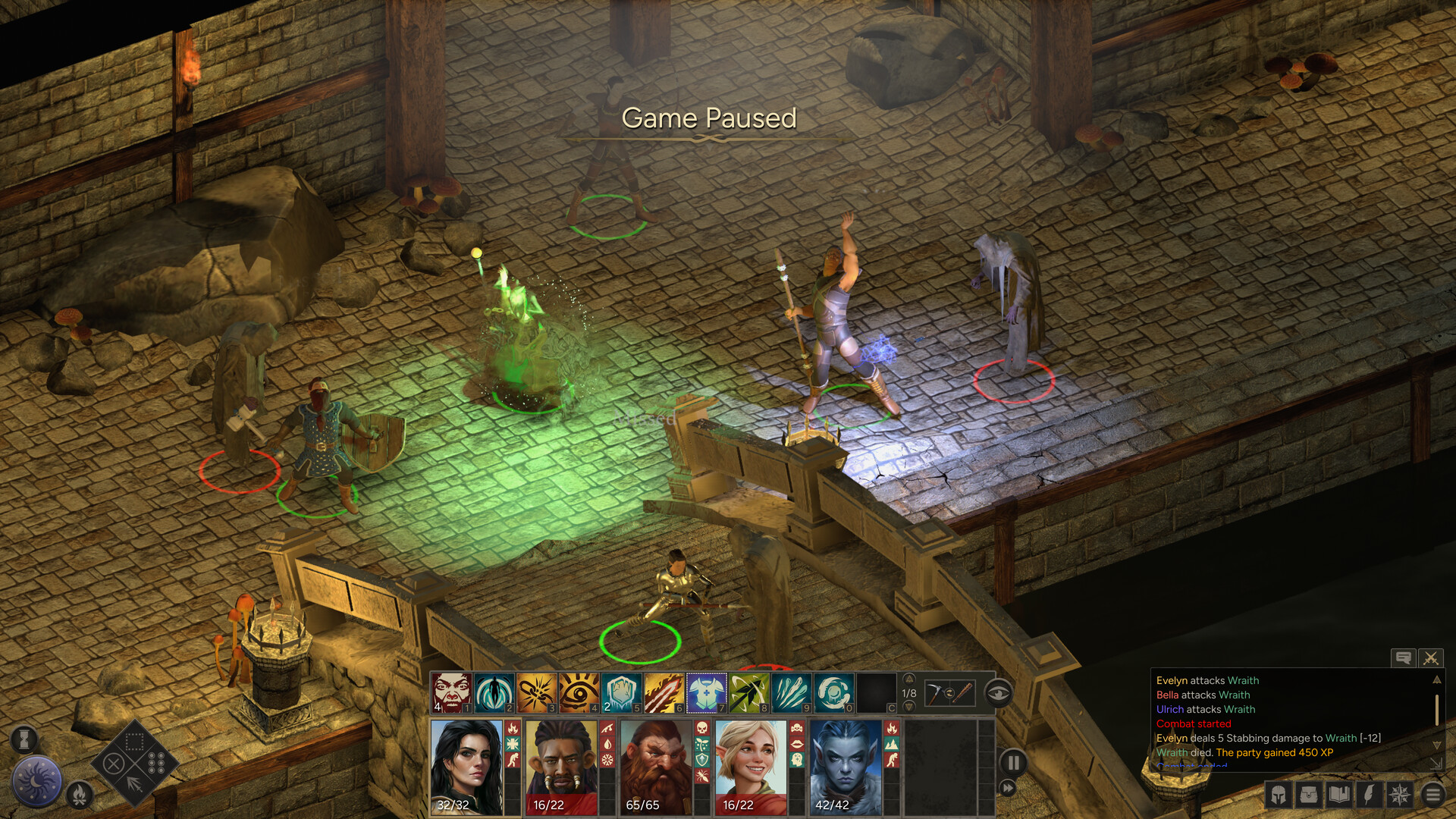Viewport: 1456px width, 819px height.
Task: Select the armor ability in hotbar slot 7
Action: pyautogui.click(x=706, y=691)
